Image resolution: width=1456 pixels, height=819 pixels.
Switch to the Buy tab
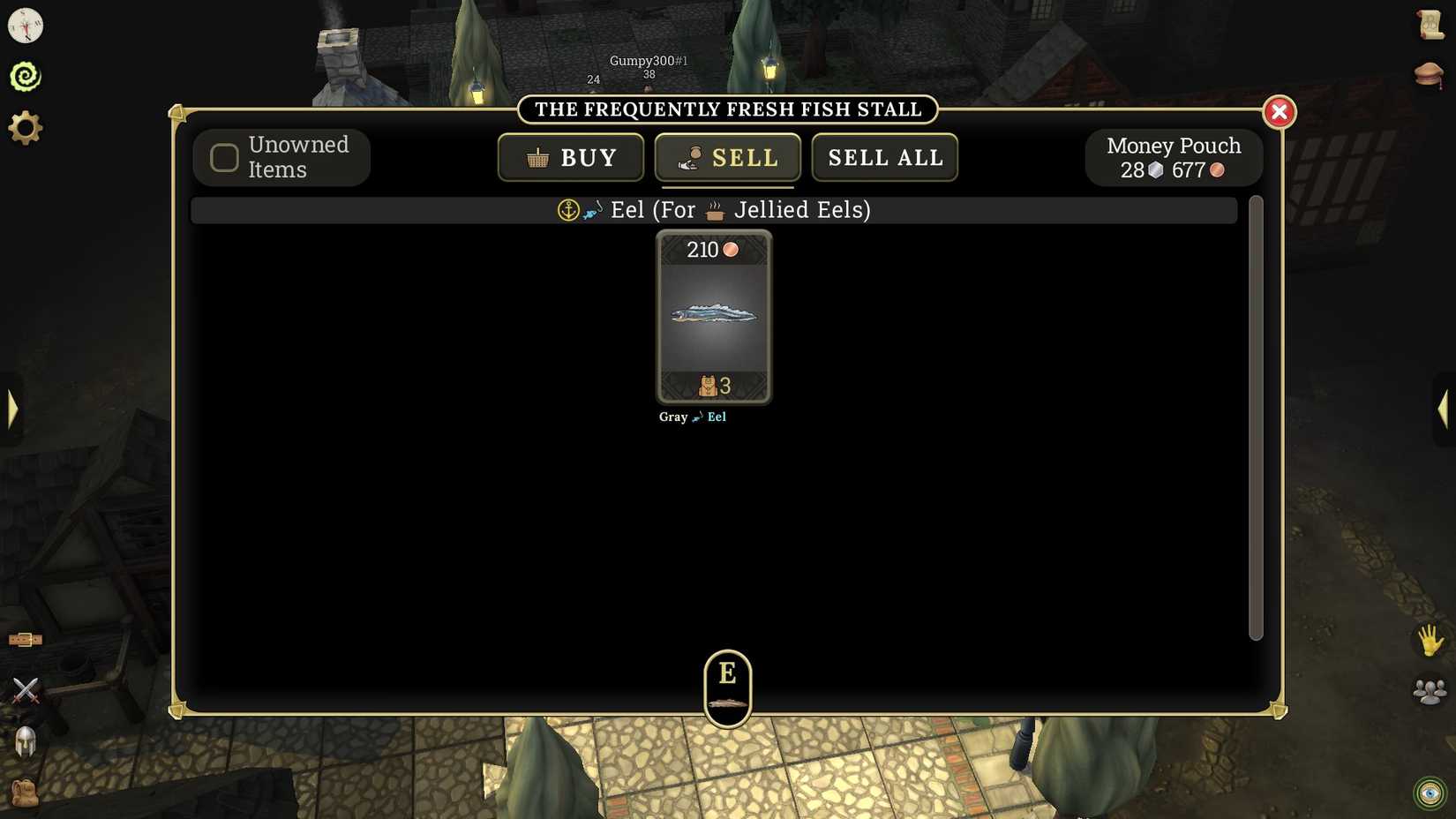tap(570, 157)
